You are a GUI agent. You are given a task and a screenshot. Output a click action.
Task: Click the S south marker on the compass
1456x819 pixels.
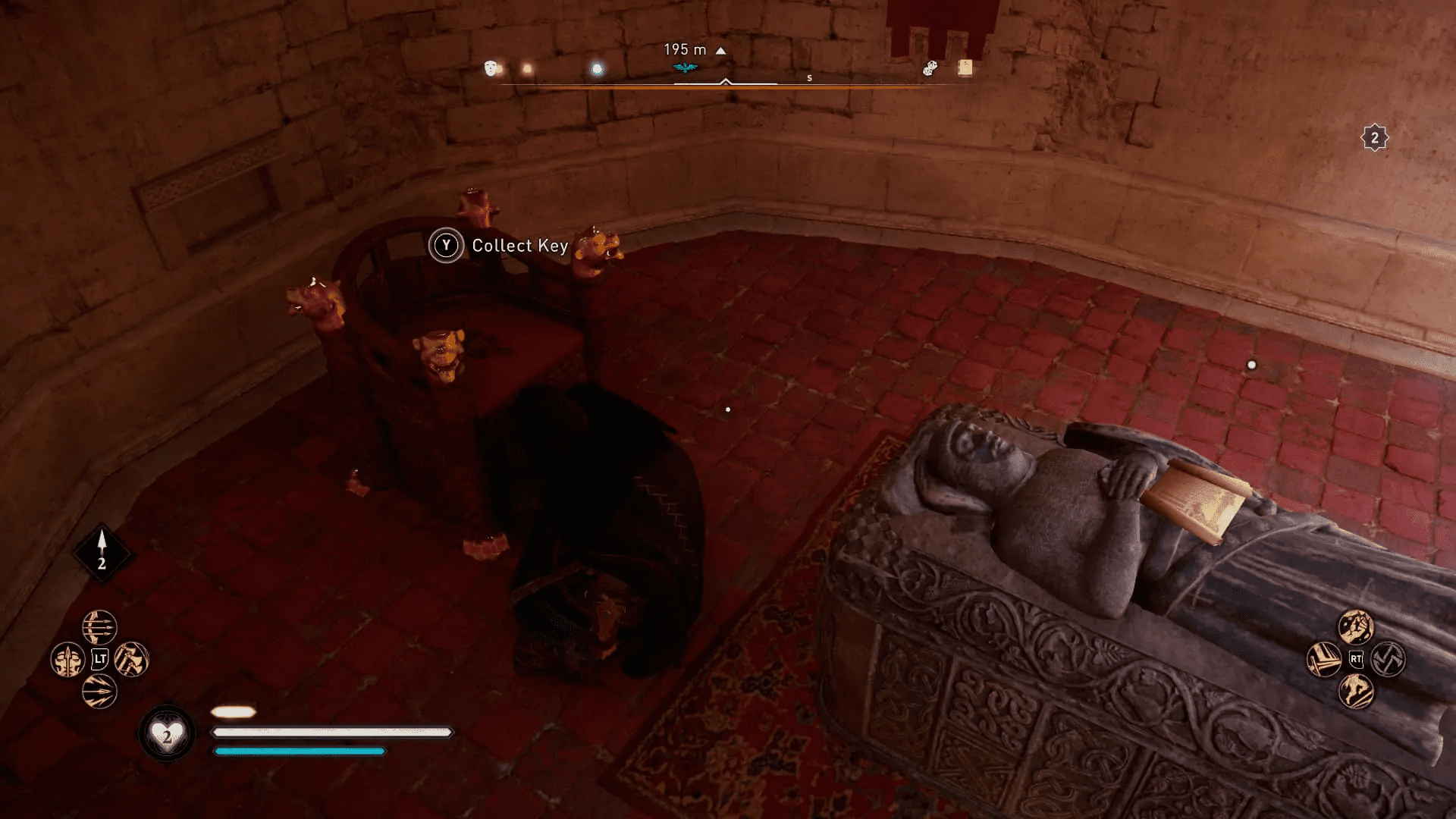[x=810, y=77]
